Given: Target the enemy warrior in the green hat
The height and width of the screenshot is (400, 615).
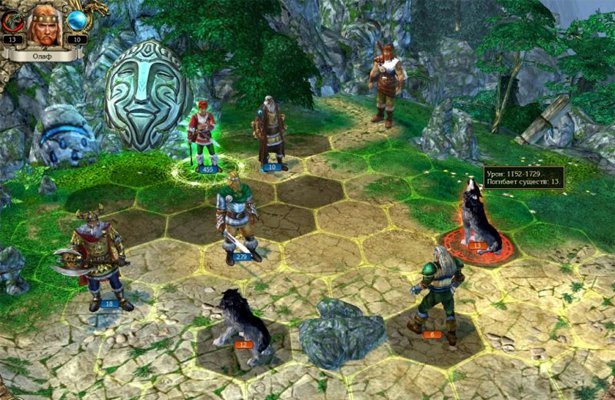Looking at the screenshot, I should pos(435,287).
